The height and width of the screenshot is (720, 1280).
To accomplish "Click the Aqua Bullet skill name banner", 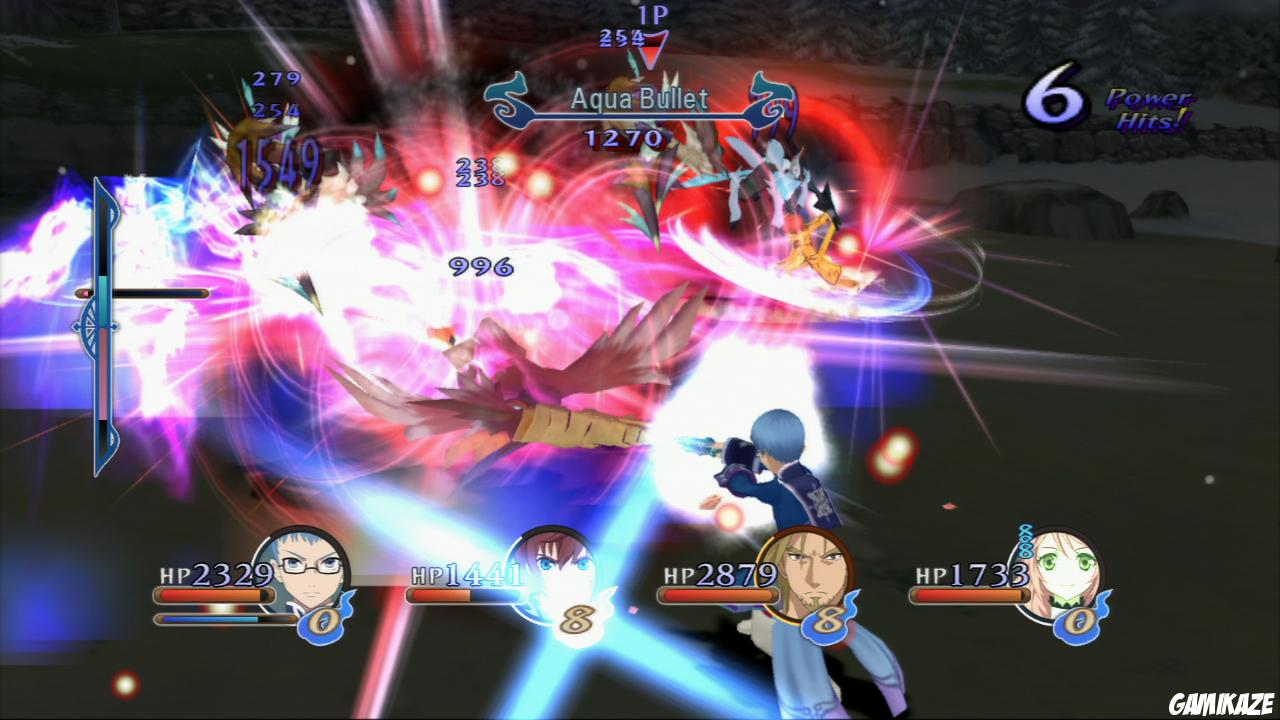I will pyautogui.click(x=640, y=98).
